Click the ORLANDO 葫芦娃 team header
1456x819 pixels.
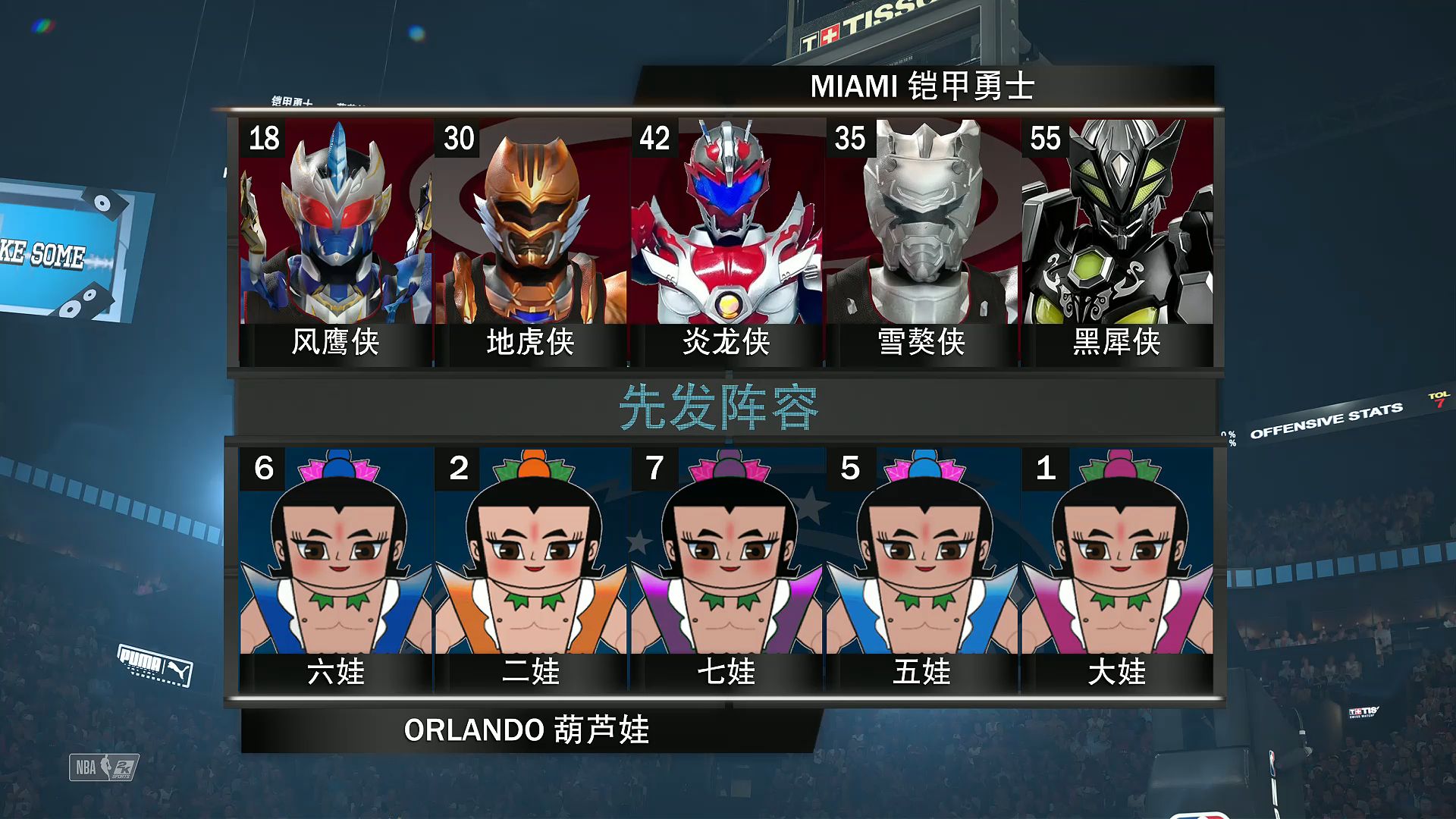click(x=526, y=730)
